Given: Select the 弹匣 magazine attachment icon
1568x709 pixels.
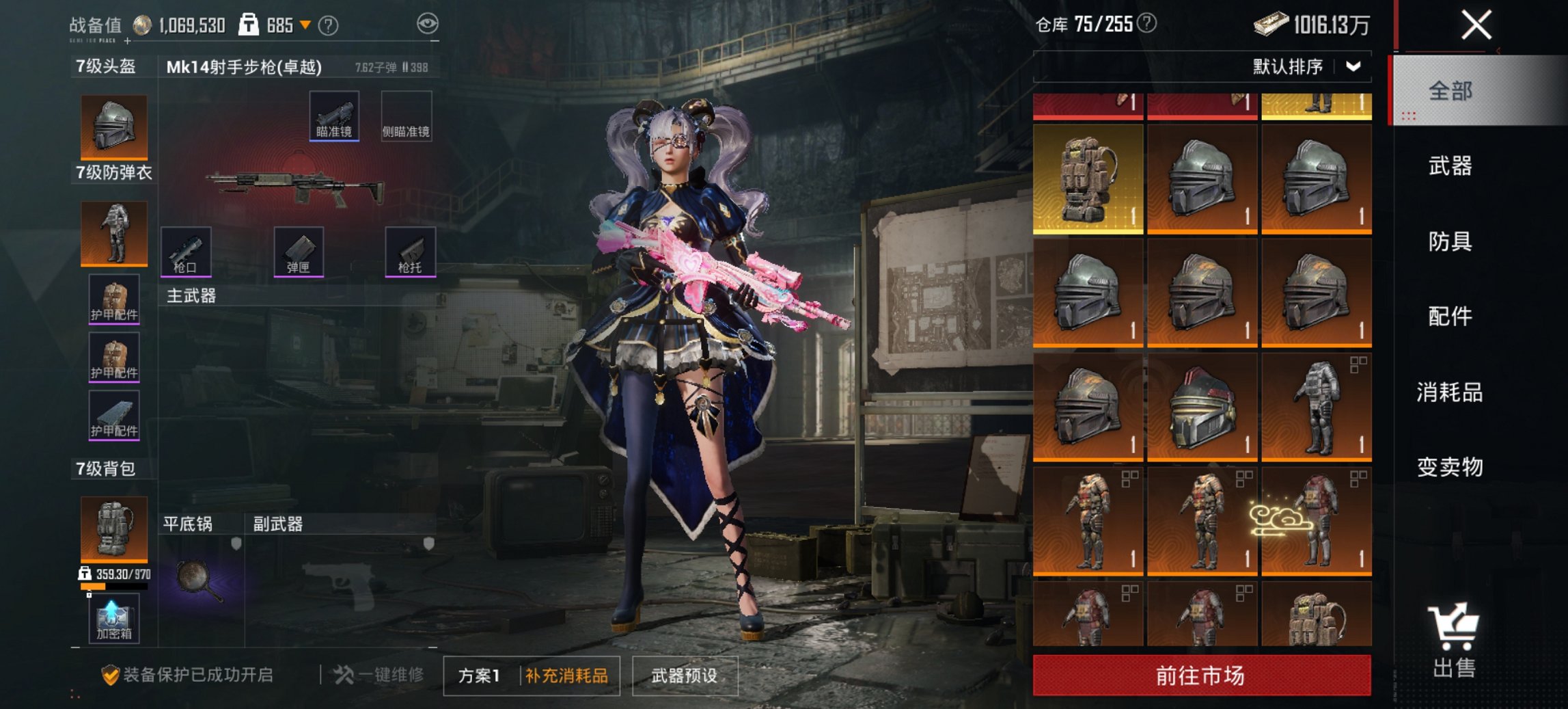Looking at the screenshot, I should (298, 253).
